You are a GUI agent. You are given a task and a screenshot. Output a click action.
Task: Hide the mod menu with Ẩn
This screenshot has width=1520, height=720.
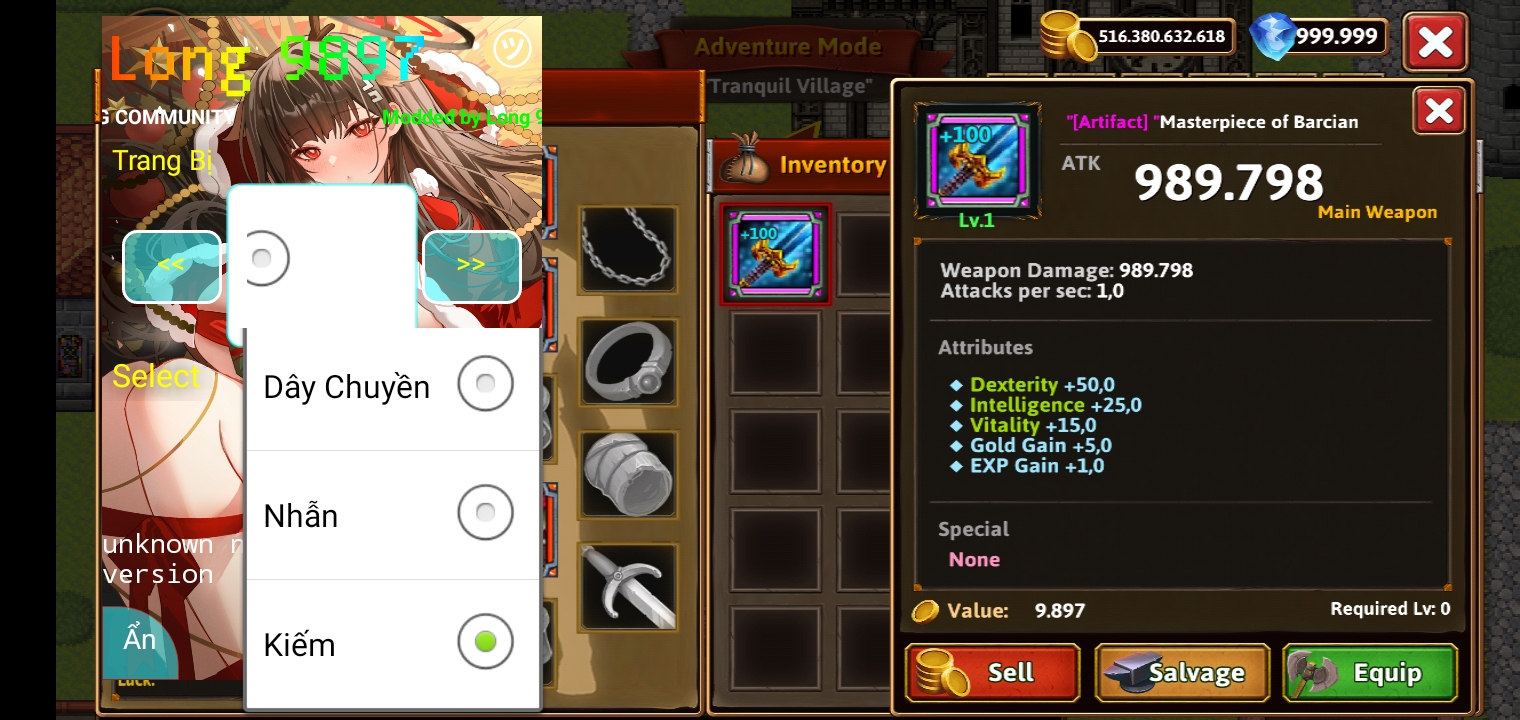click(x=140, y=640)
